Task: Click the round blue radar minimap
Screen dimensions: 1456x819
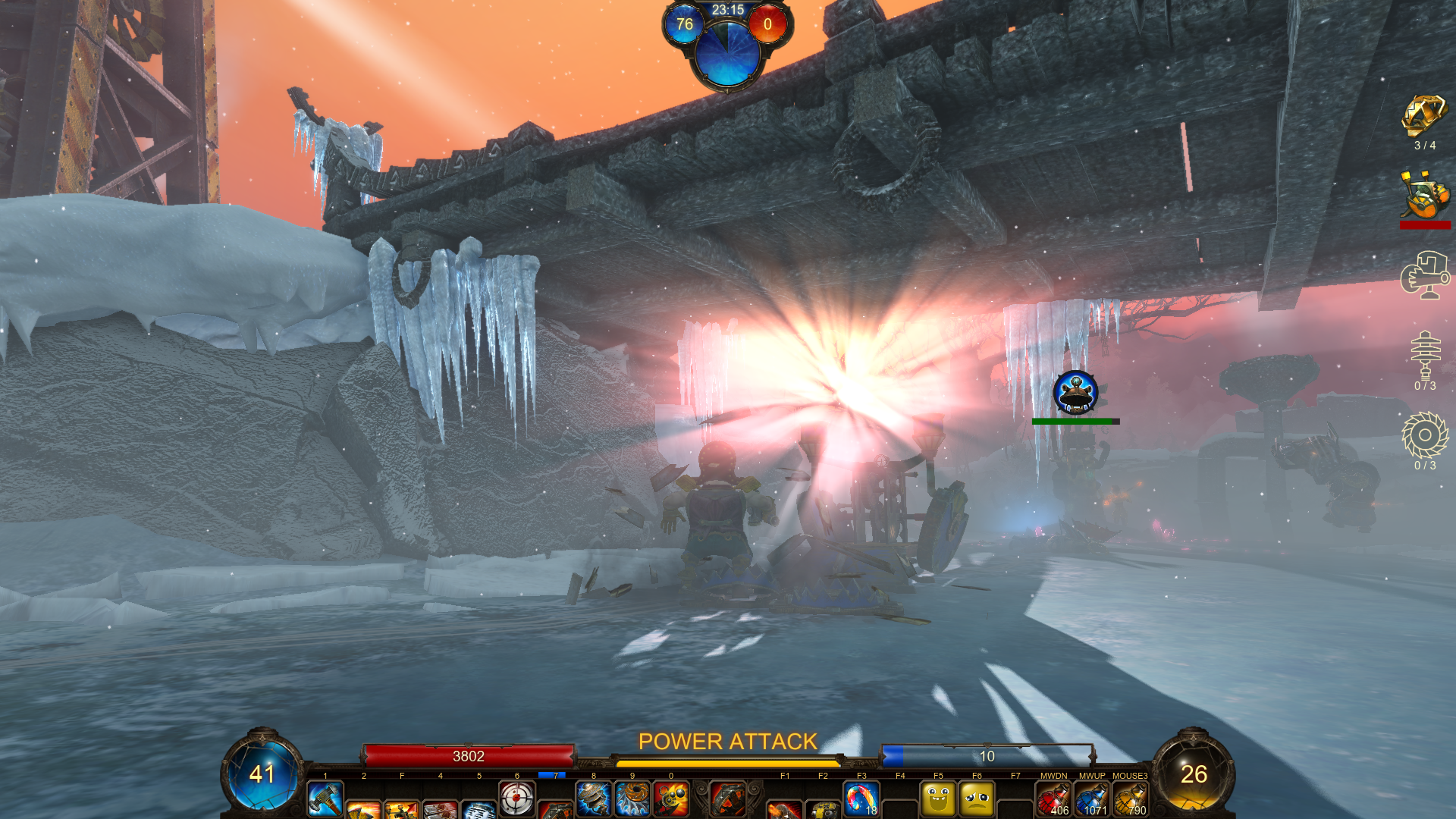Action: 727,52
